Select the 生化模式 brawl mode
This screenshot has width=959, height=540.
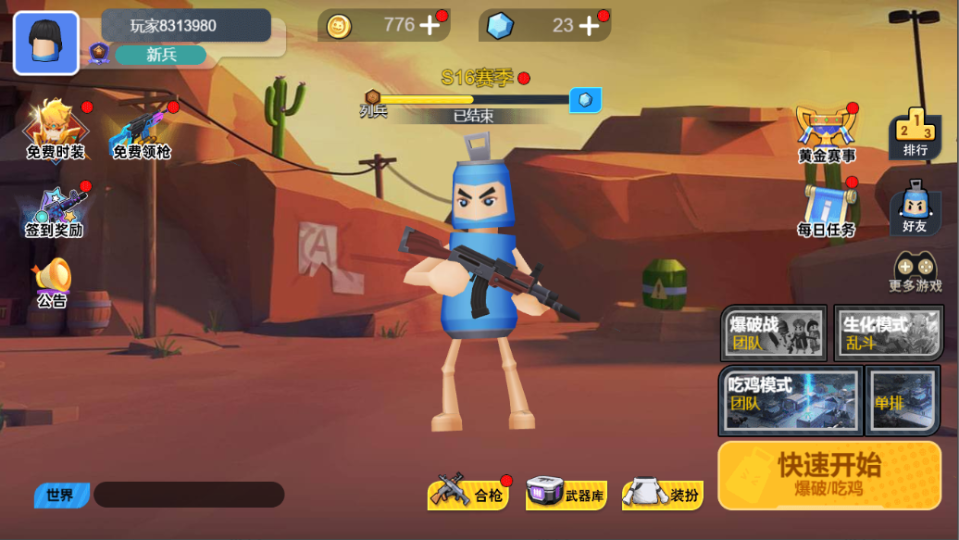point(888,333)
